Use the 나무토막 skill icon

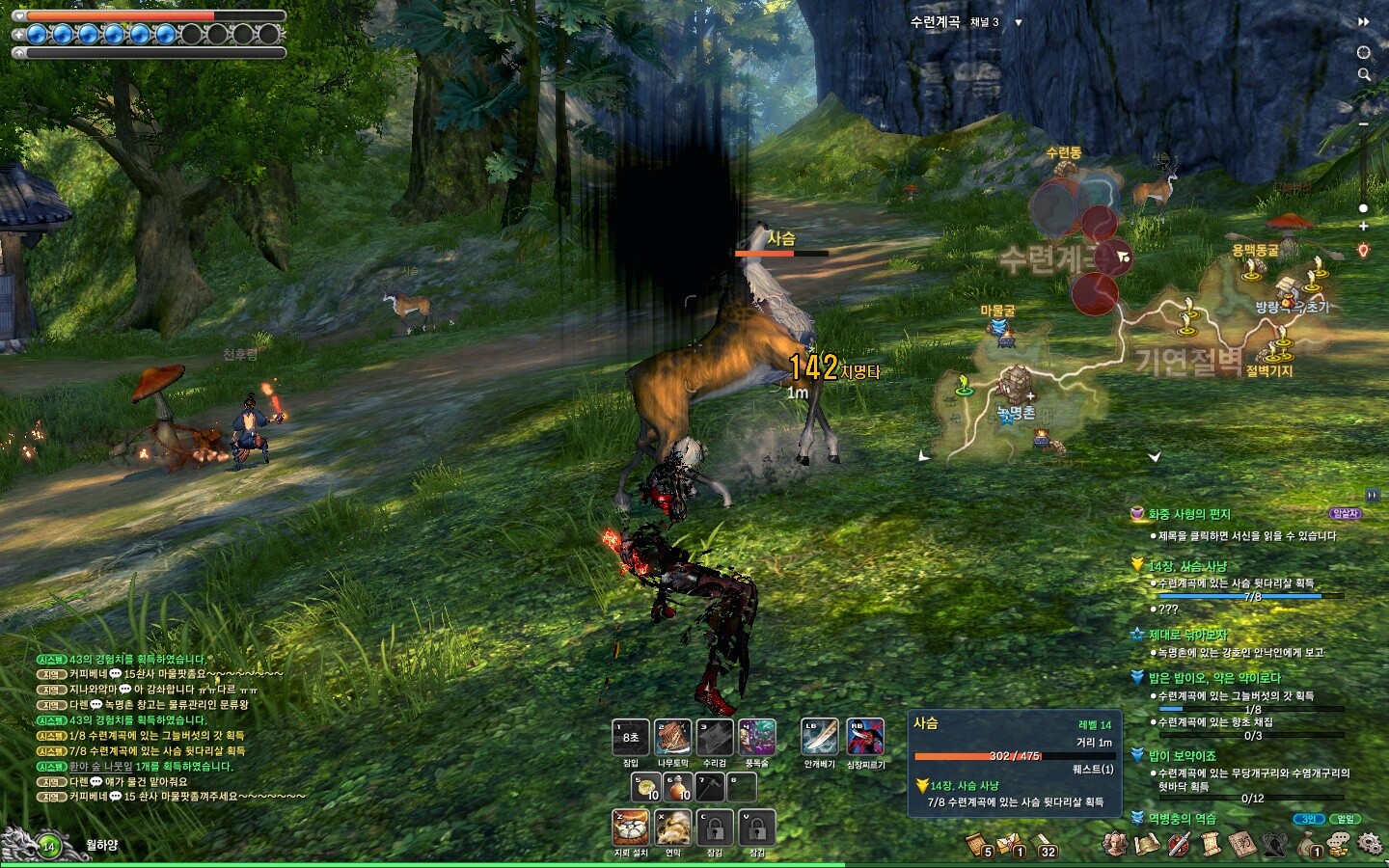tap(673, 739)
